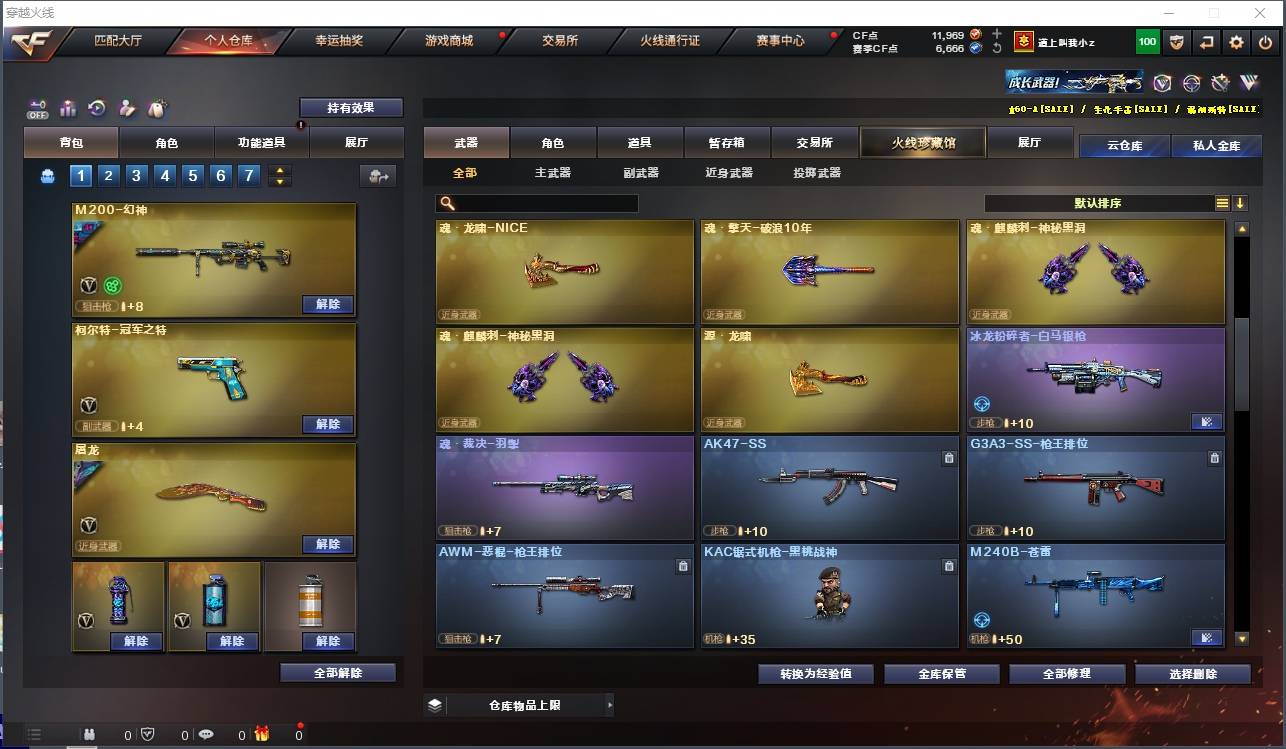1286x749 pixels.
Task: Click the history/restore icon above the backpack tabs
Action: 97,108
